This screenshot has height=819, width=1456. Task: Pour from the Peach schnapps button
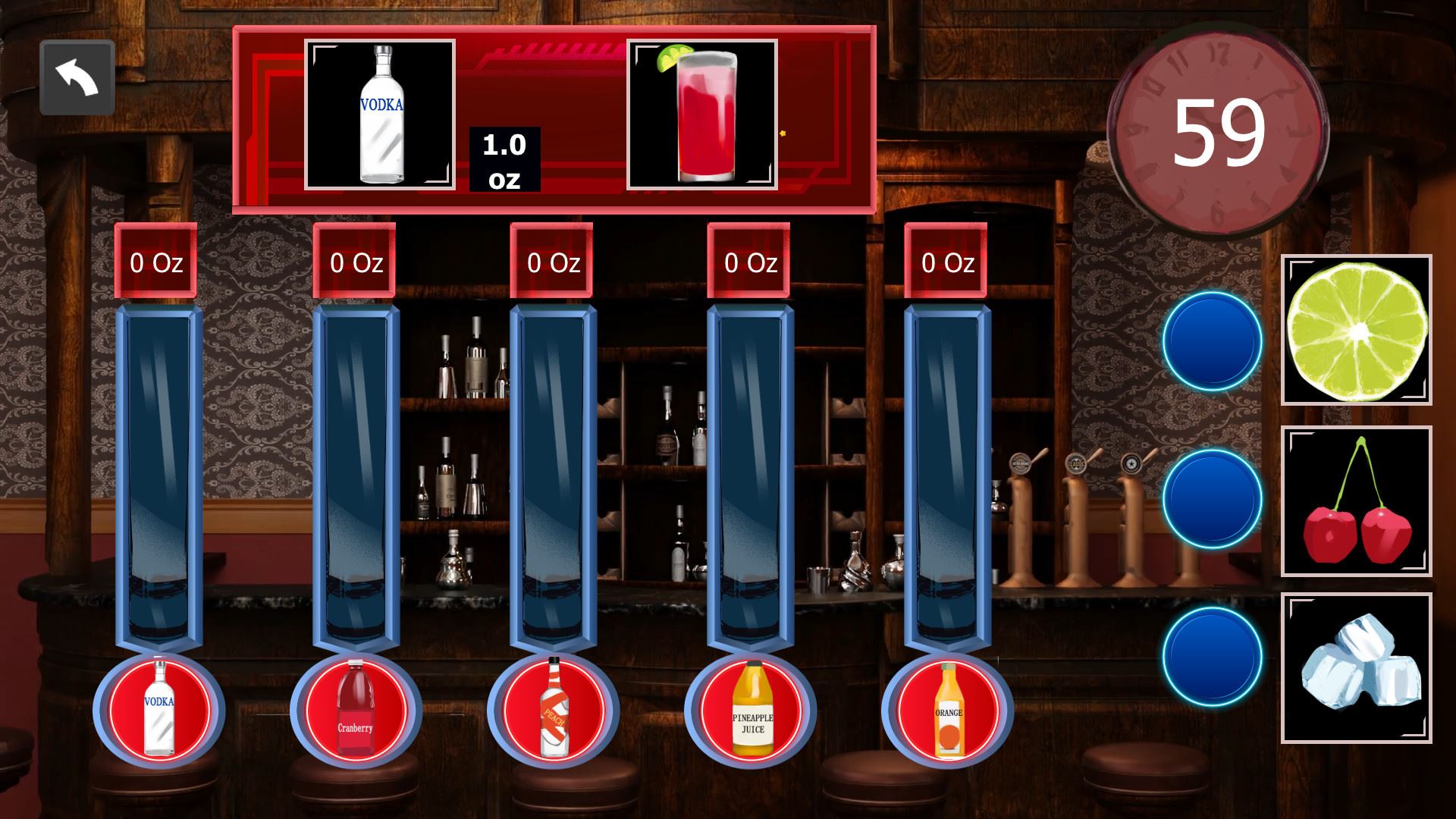click(x=554, y=710)
